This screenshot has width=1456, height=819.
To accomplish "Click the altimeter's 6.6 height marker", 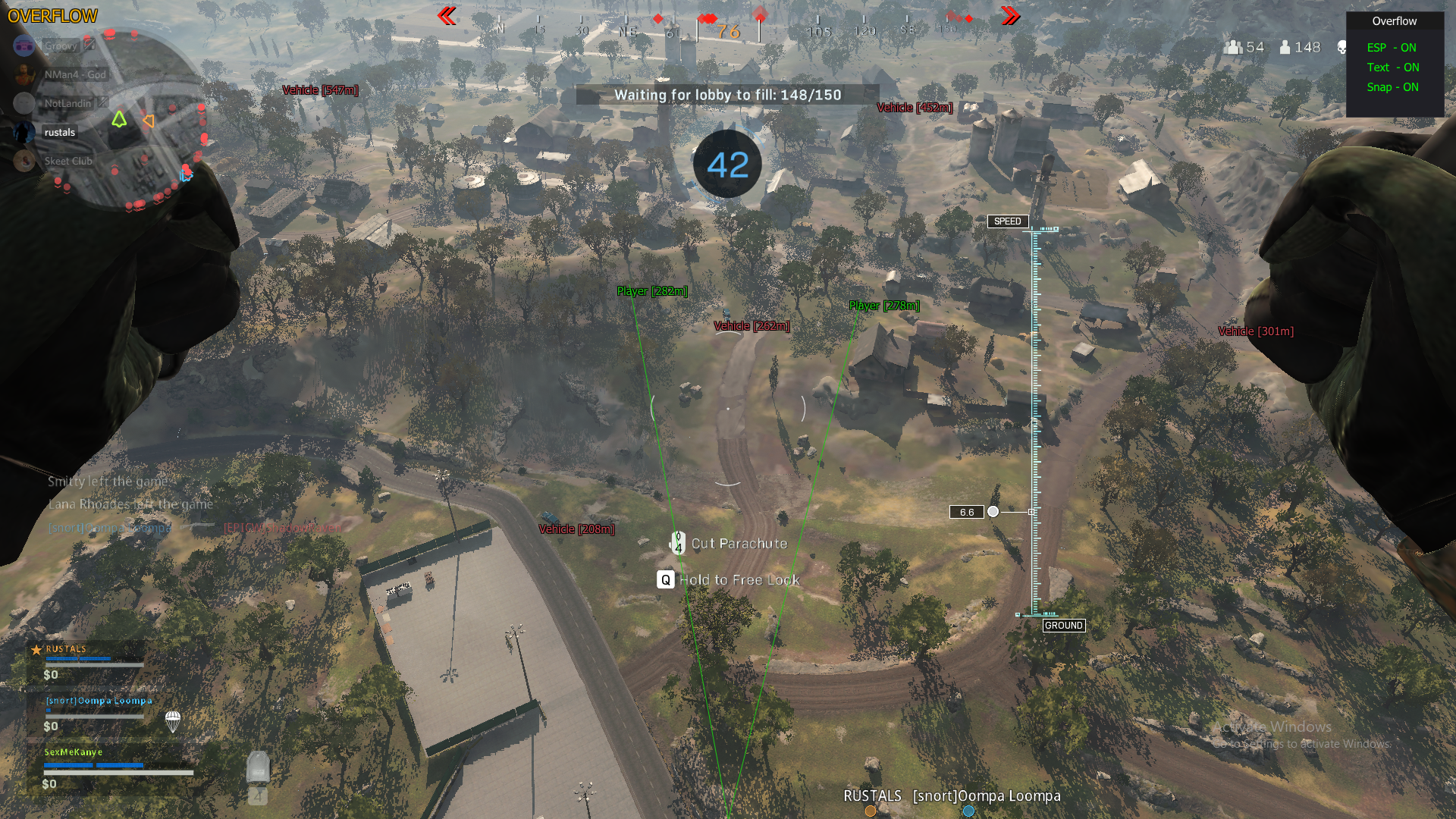I will [x=967, y=512].
